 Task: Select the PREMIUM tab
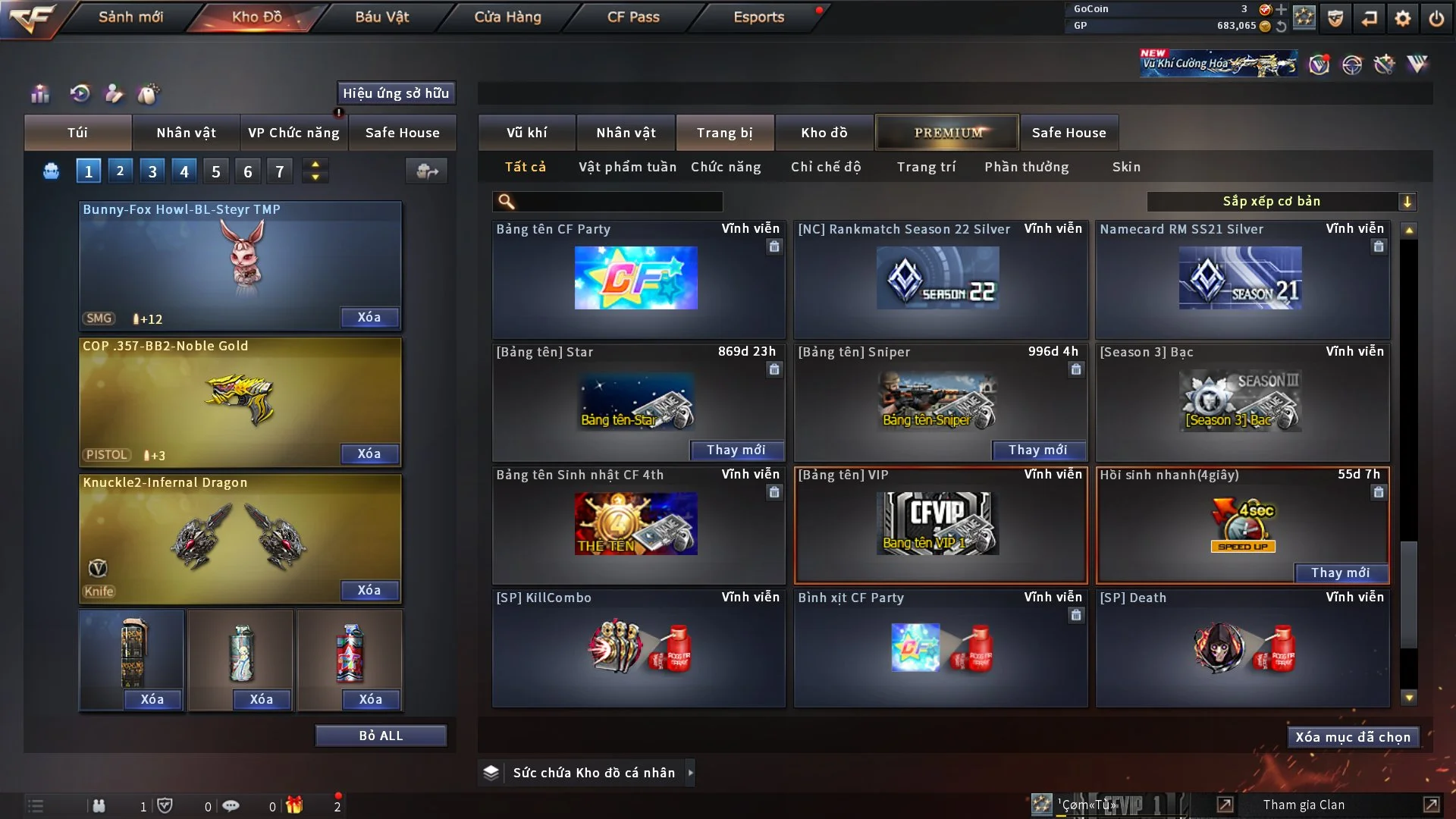[x=948, y=133]
